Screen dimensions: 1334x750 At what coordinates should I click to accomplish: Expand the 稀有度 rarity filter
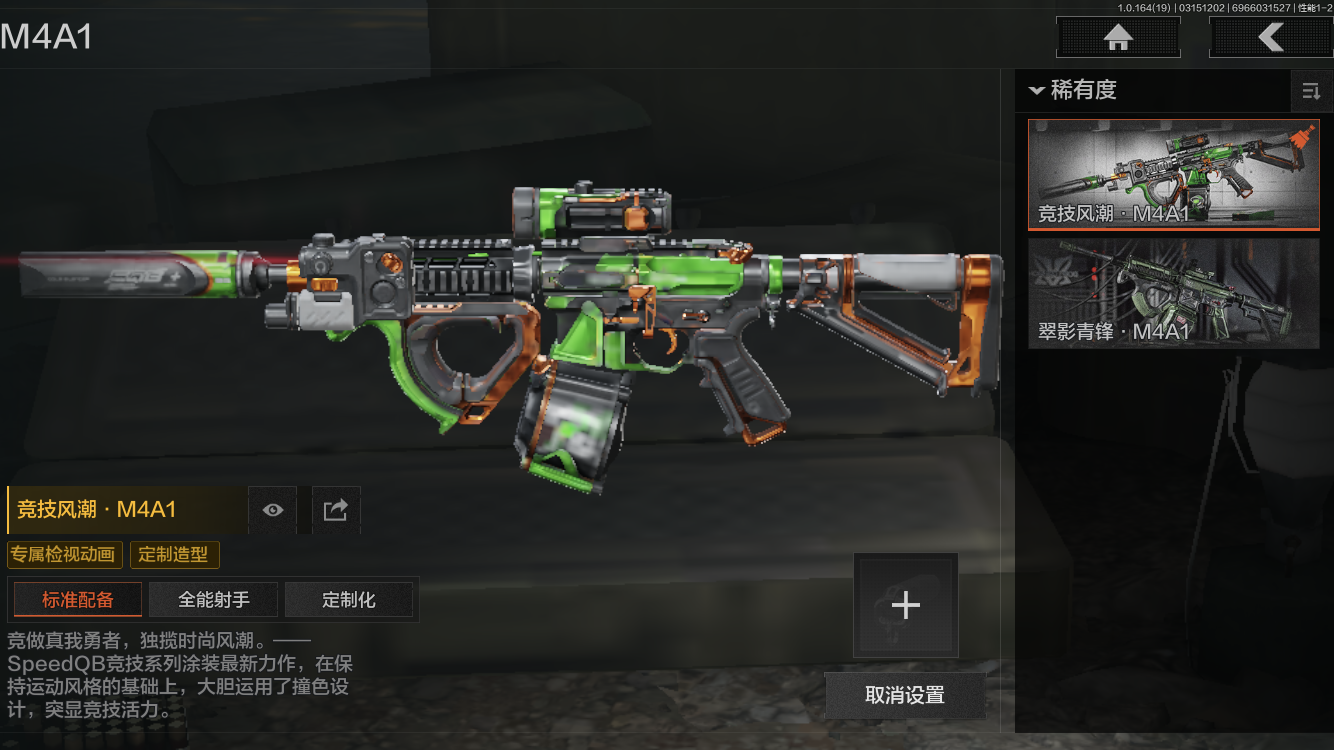(x=1072, y=90)
